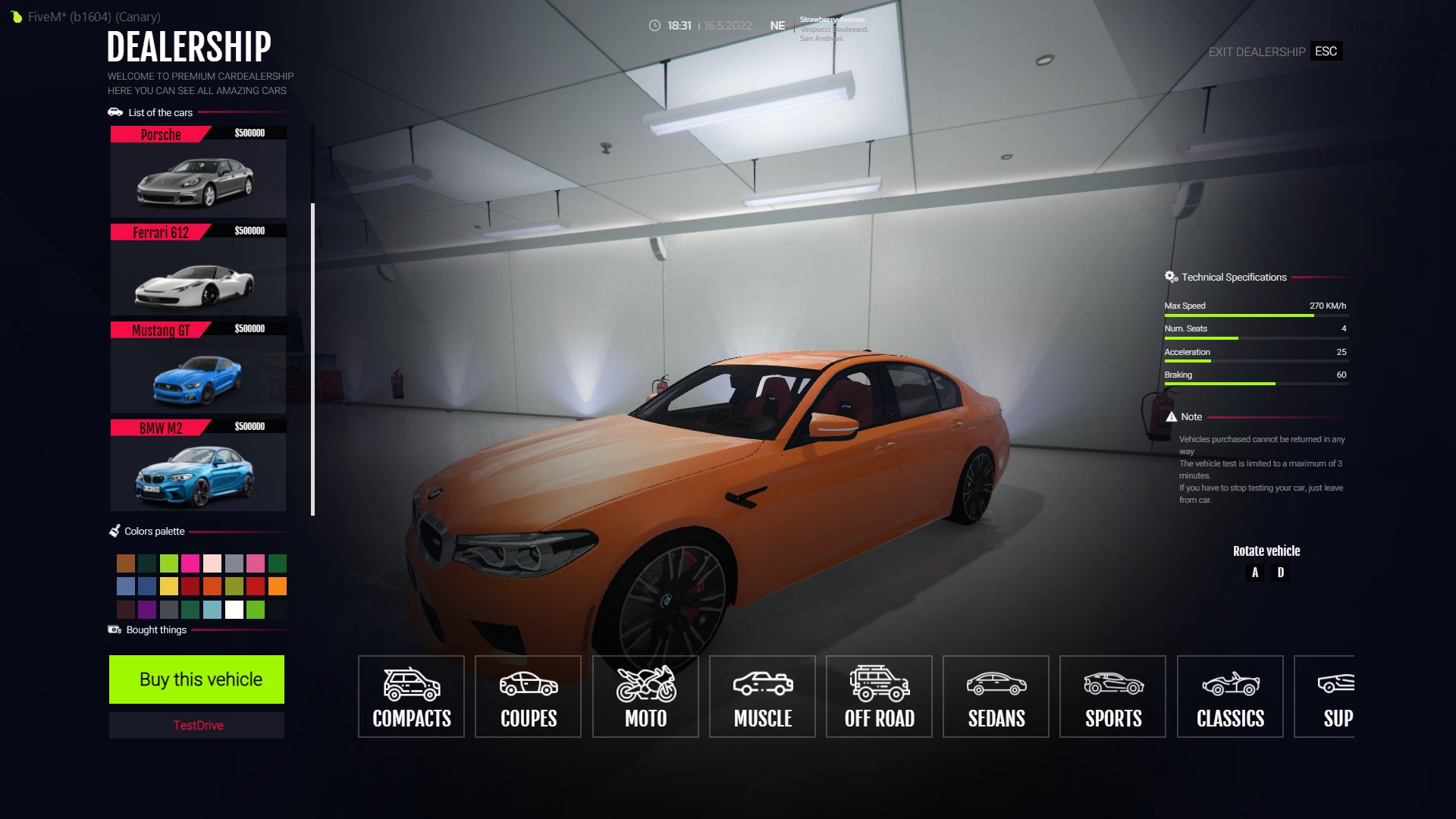This screenshot has width=1456, height=819.
Task: Expand the Note warning section
Action: 1171,416
